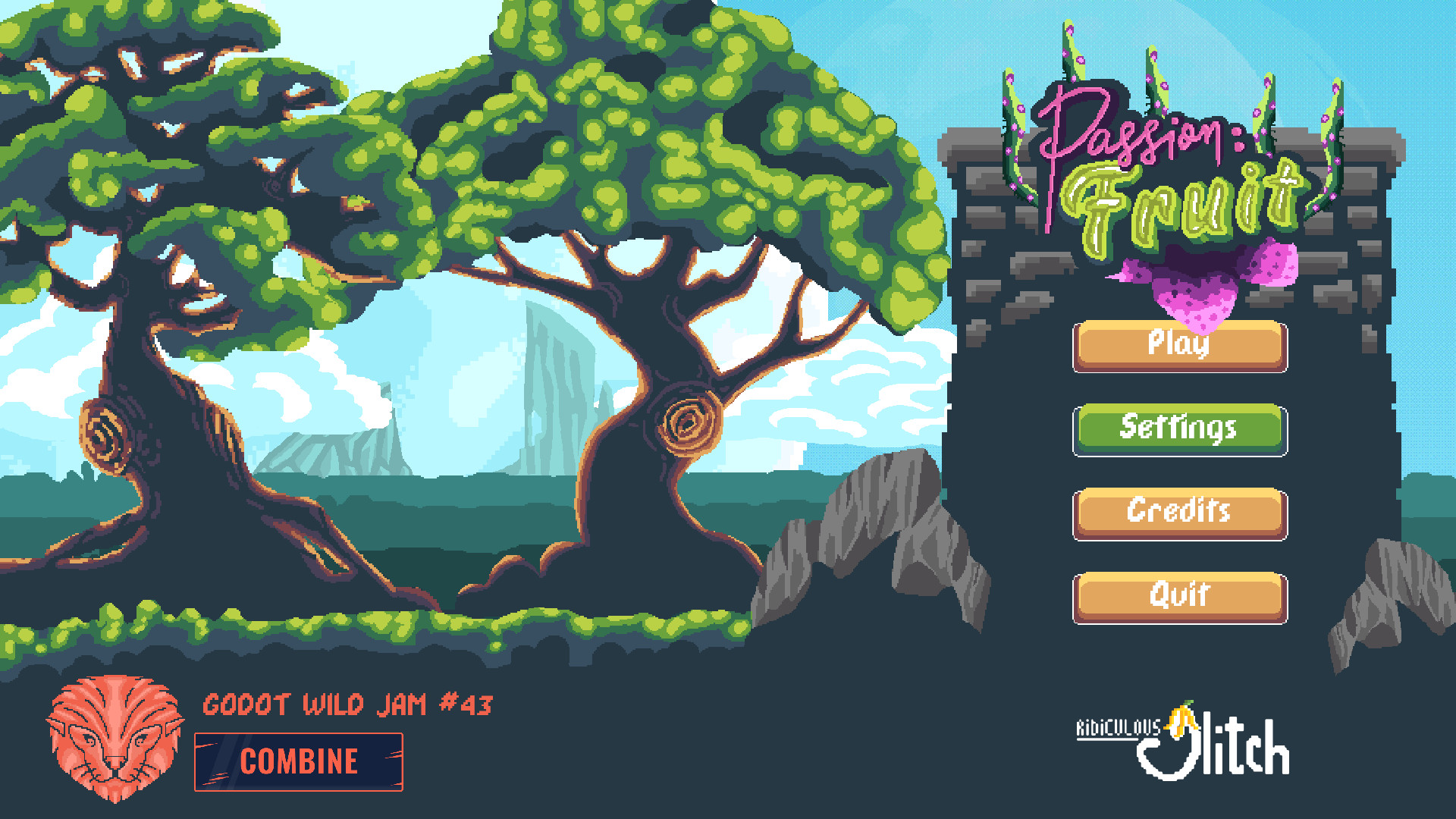Open the Settings menu
The width and height of the screenshot is (1456, 819).
pyautogui.click(x=1179, y=429)
